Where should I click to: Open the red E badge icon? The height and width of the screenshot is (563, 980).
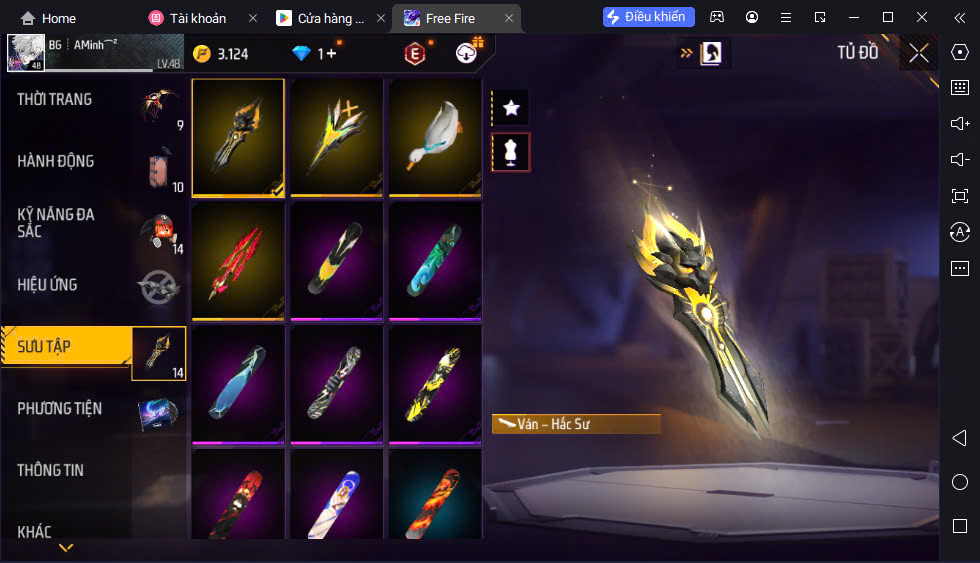point(413,53)
